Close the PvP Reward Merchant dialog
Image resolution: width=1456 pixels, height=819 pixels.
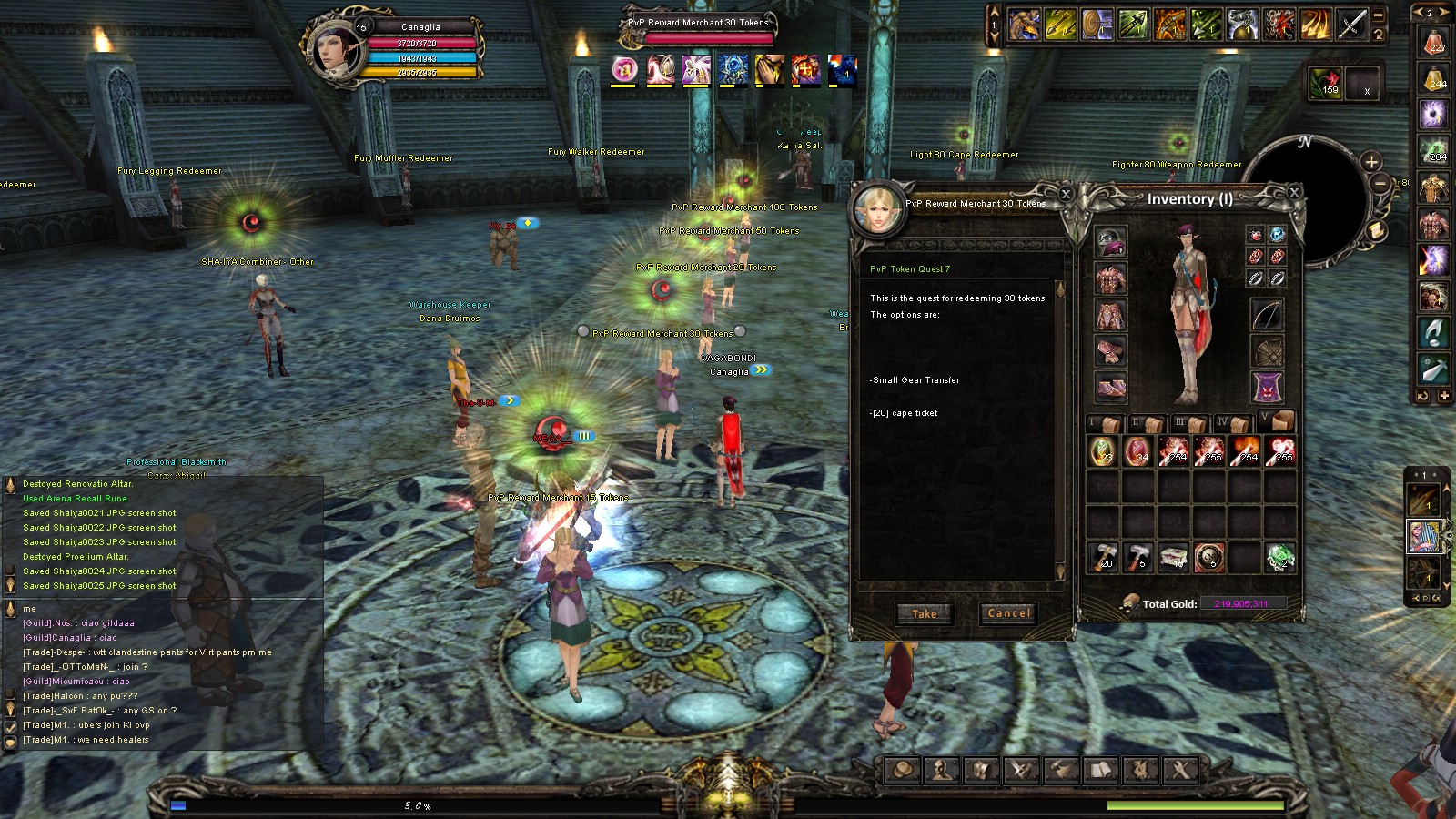1066,194
